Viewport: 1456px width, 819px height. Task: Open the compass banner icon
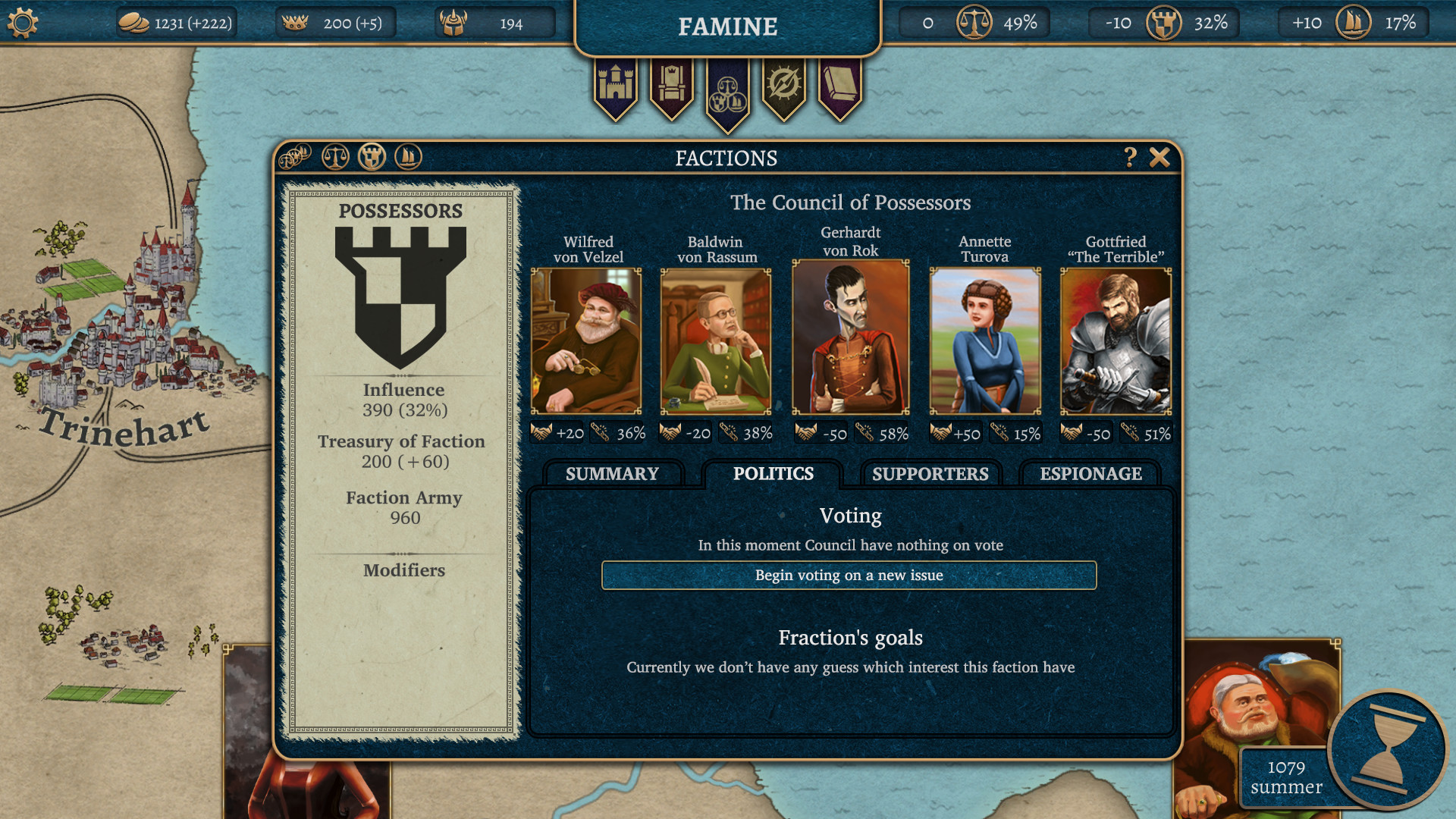pyautogui.click(x=783, y=85)
